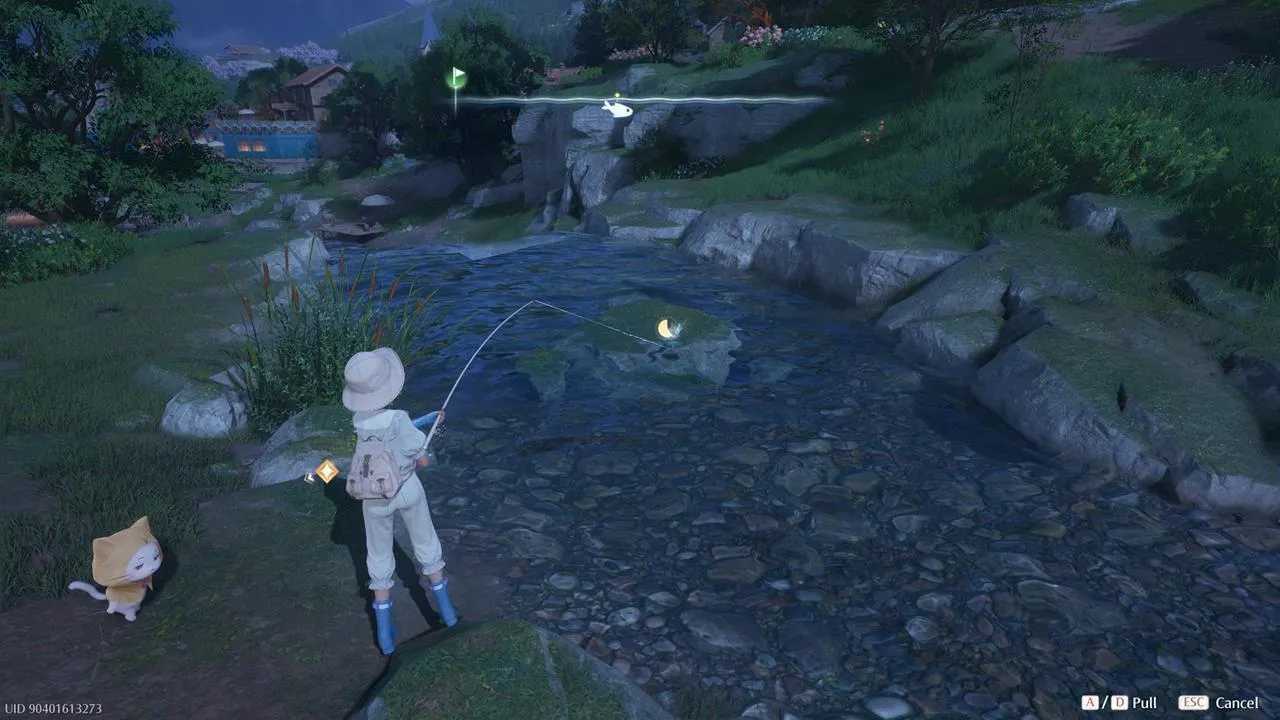
Task: Click the ESC key prompt icon
Action: 1194,702
